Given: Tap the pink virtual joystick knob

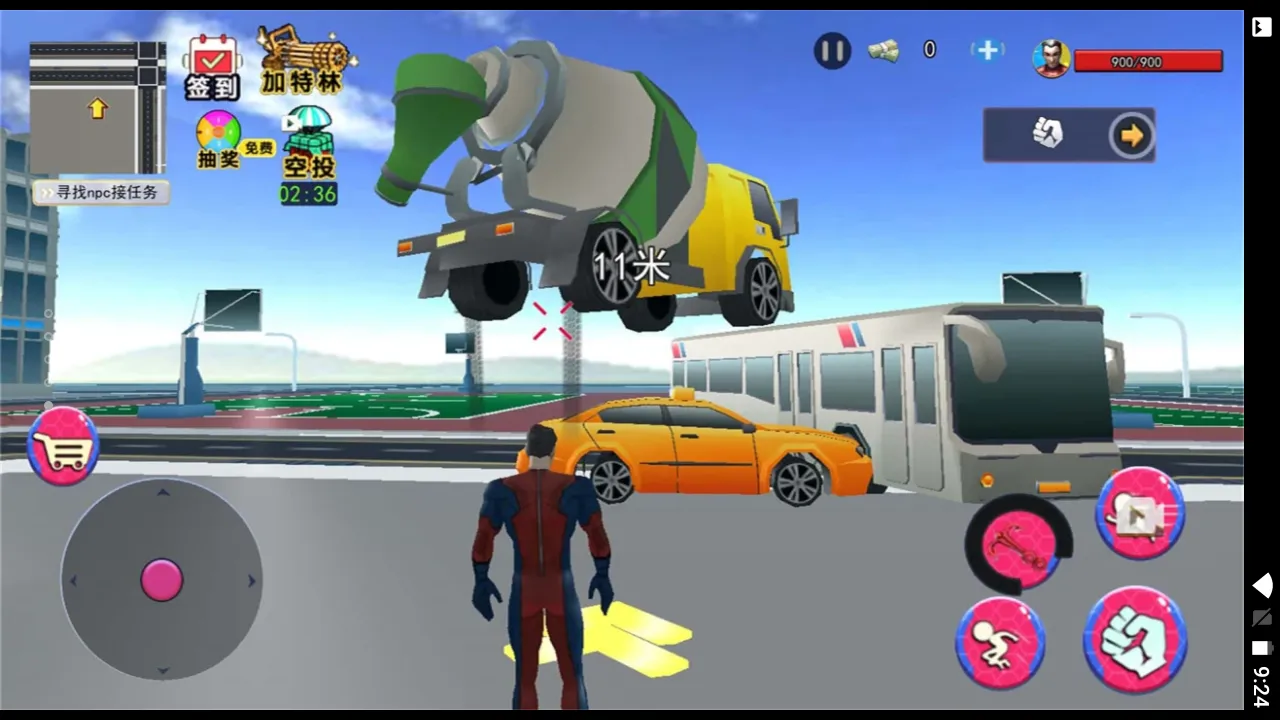Looking at the screenshot, I should tap(162, 580).
